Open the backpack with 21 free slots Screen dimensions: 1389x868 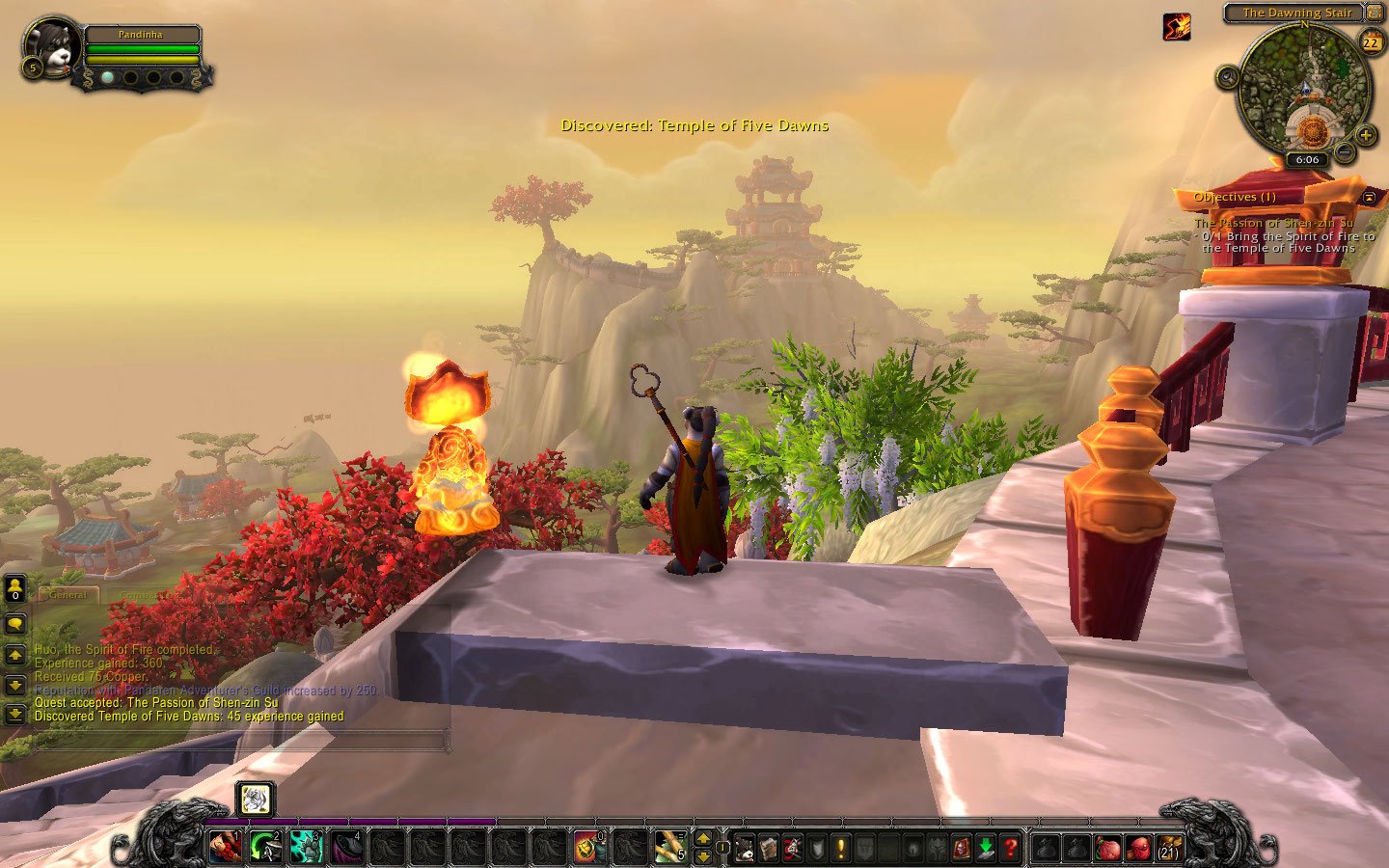pos(1168,849)
